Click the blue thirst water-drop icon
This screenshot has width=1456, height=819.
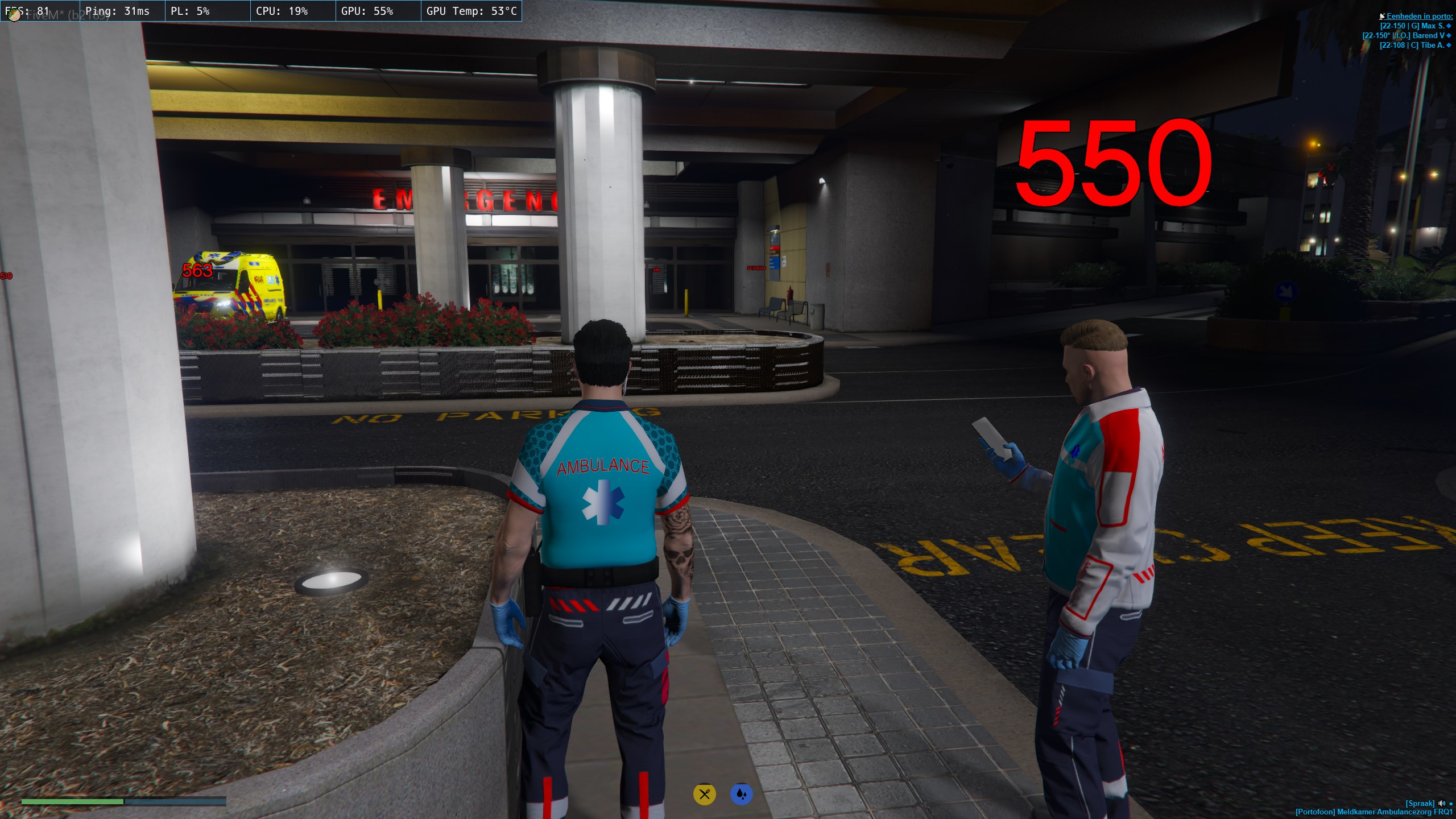click(741, 794)
